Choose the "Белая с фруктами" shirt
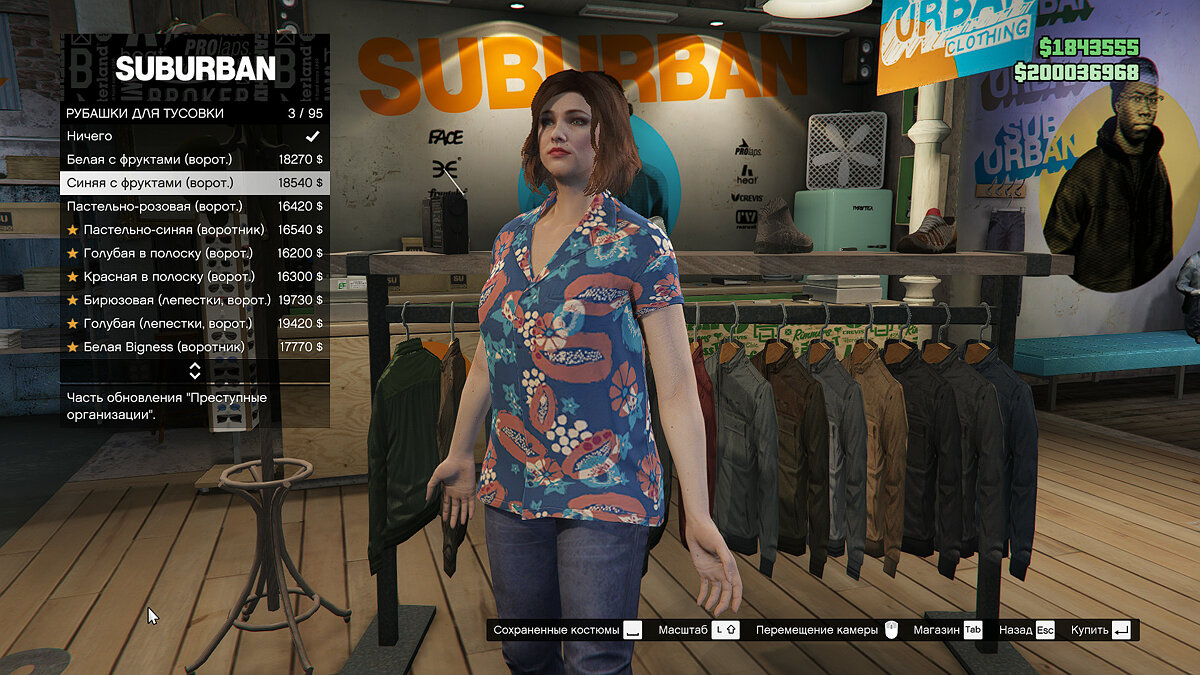The width and height of the screenshot is (1200, 675). pos(195,159)
